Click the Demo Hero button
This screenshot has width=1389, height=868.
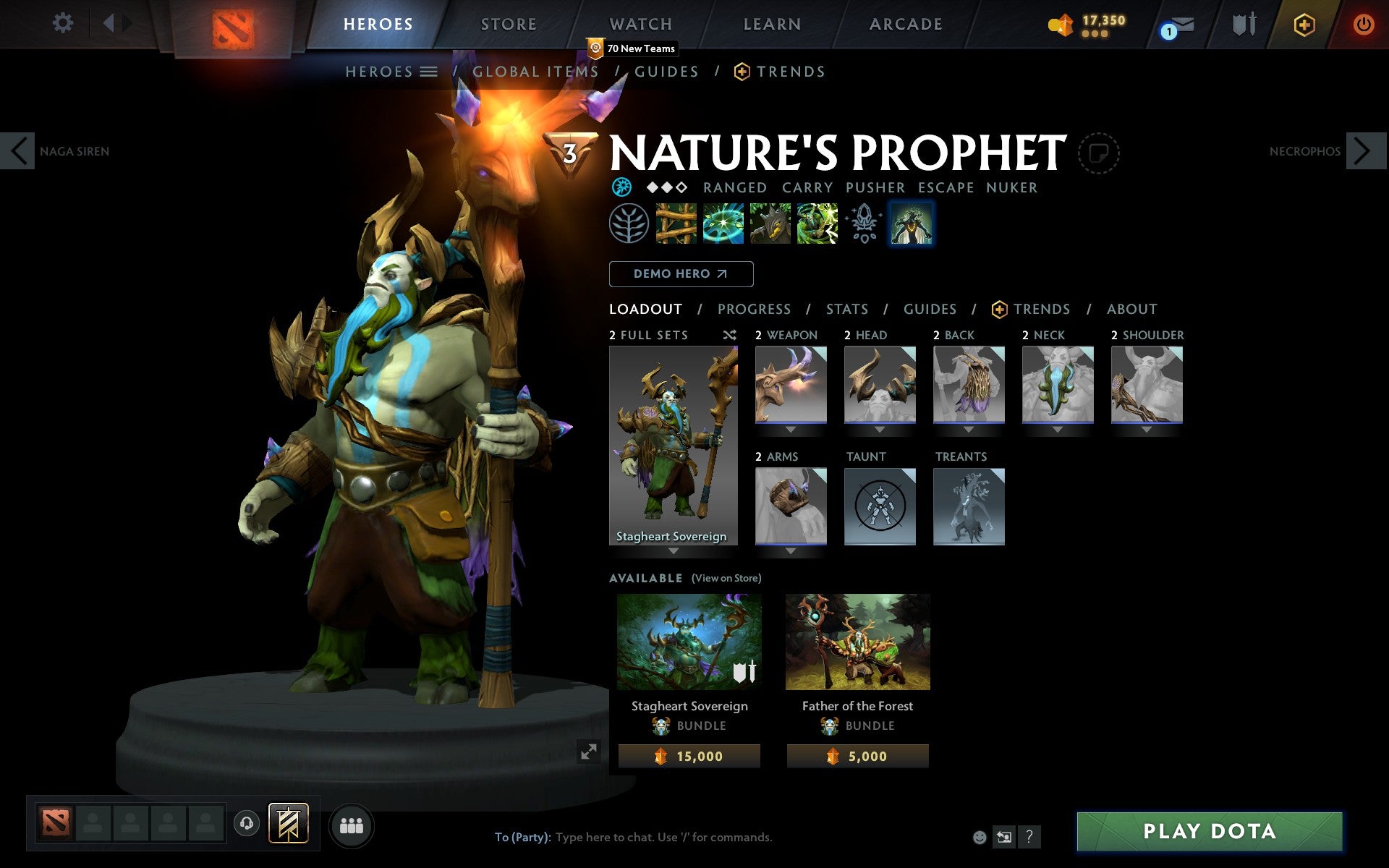(681, 274)
